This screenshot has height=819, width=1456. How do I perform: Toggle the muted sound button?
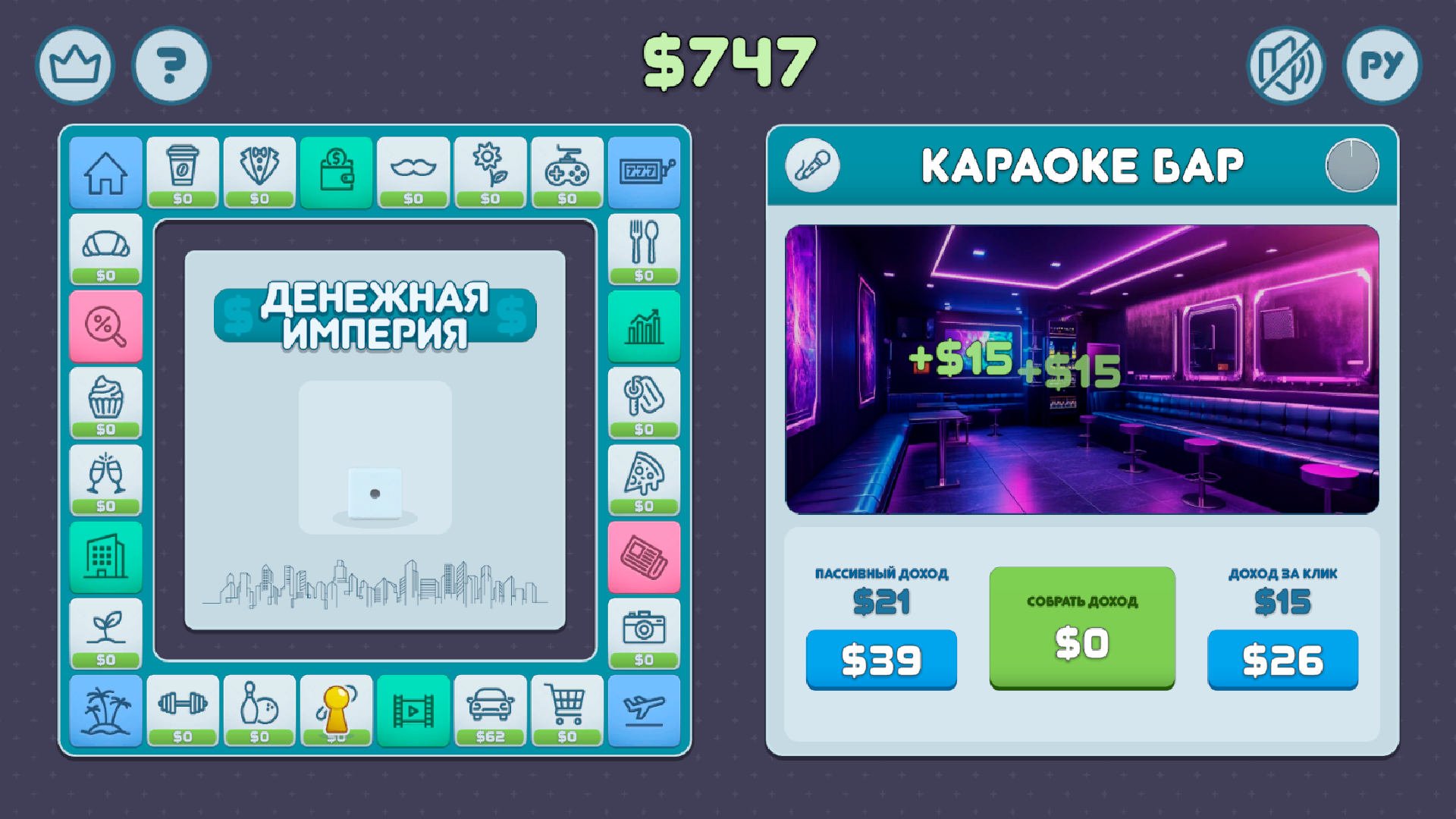[1285, 65]
